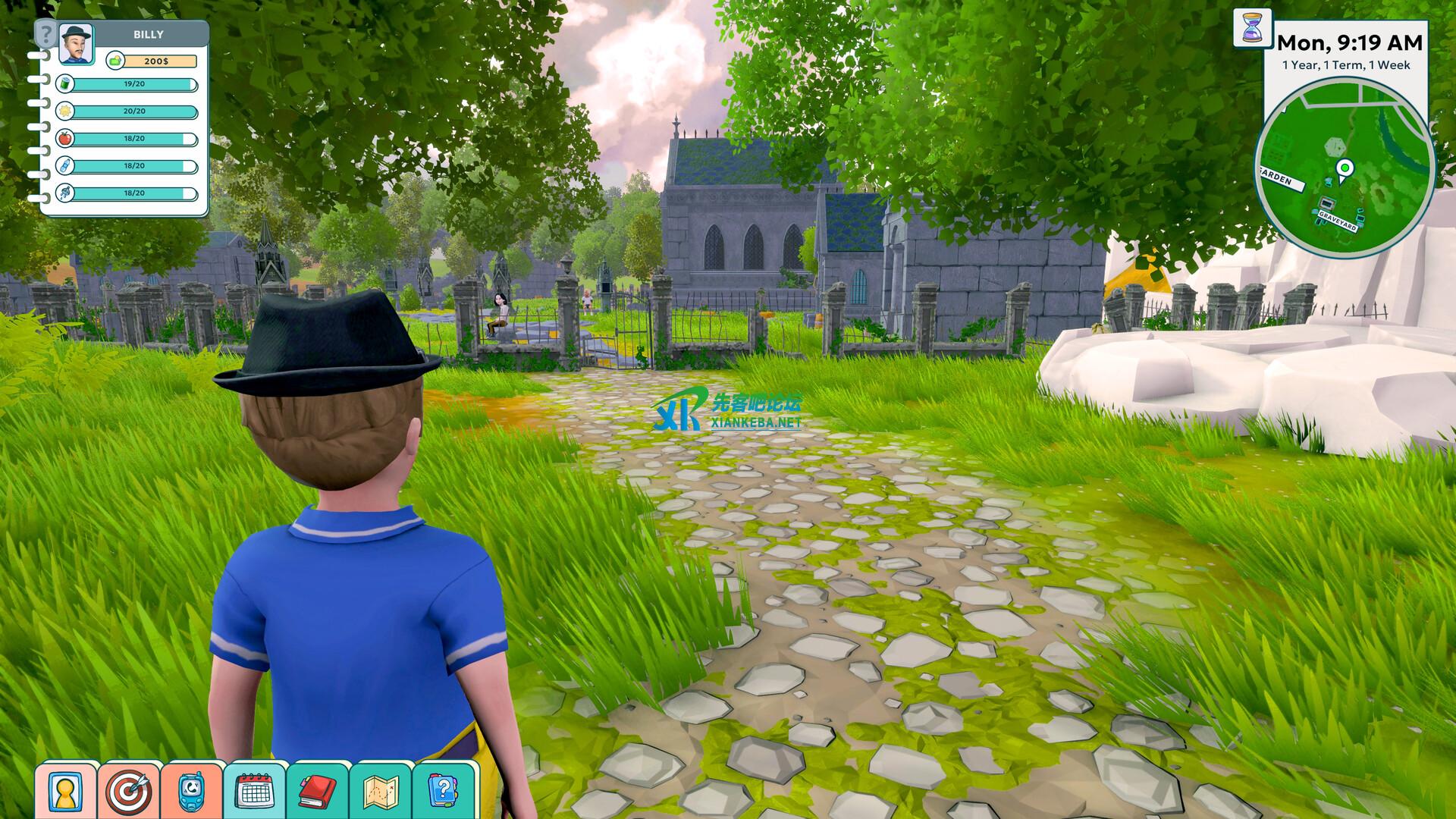
Task: Click Billy's portrait in the status panel
Action: 76,43
